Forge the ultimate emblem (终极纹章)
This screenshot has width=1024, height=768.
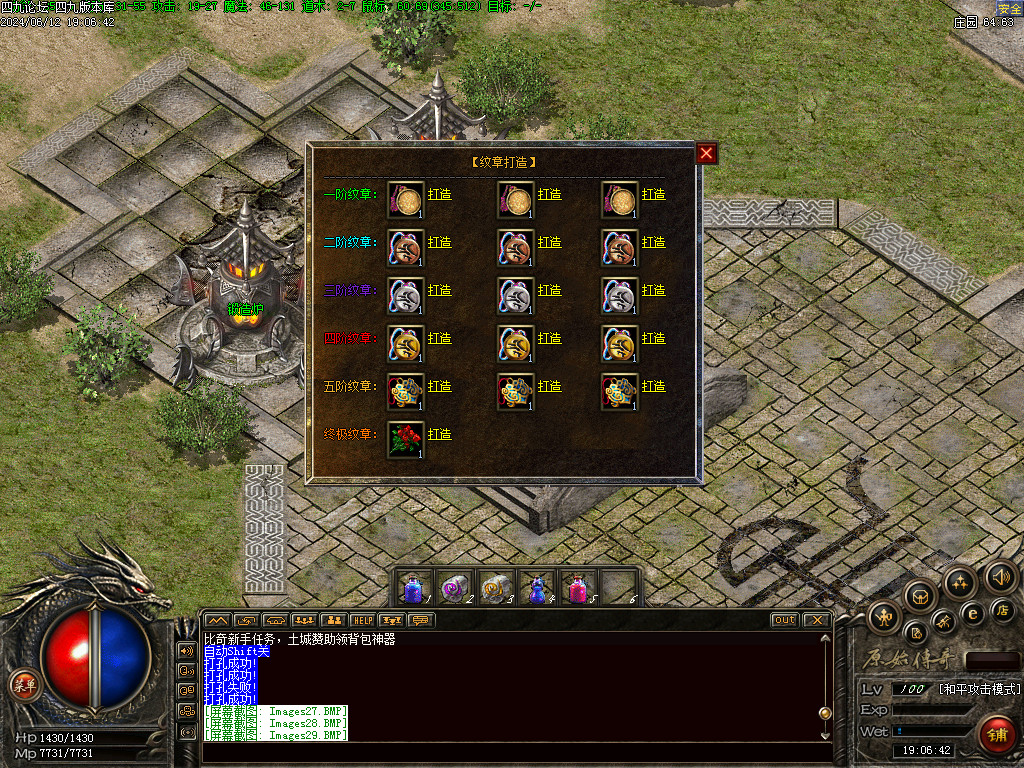439,434
